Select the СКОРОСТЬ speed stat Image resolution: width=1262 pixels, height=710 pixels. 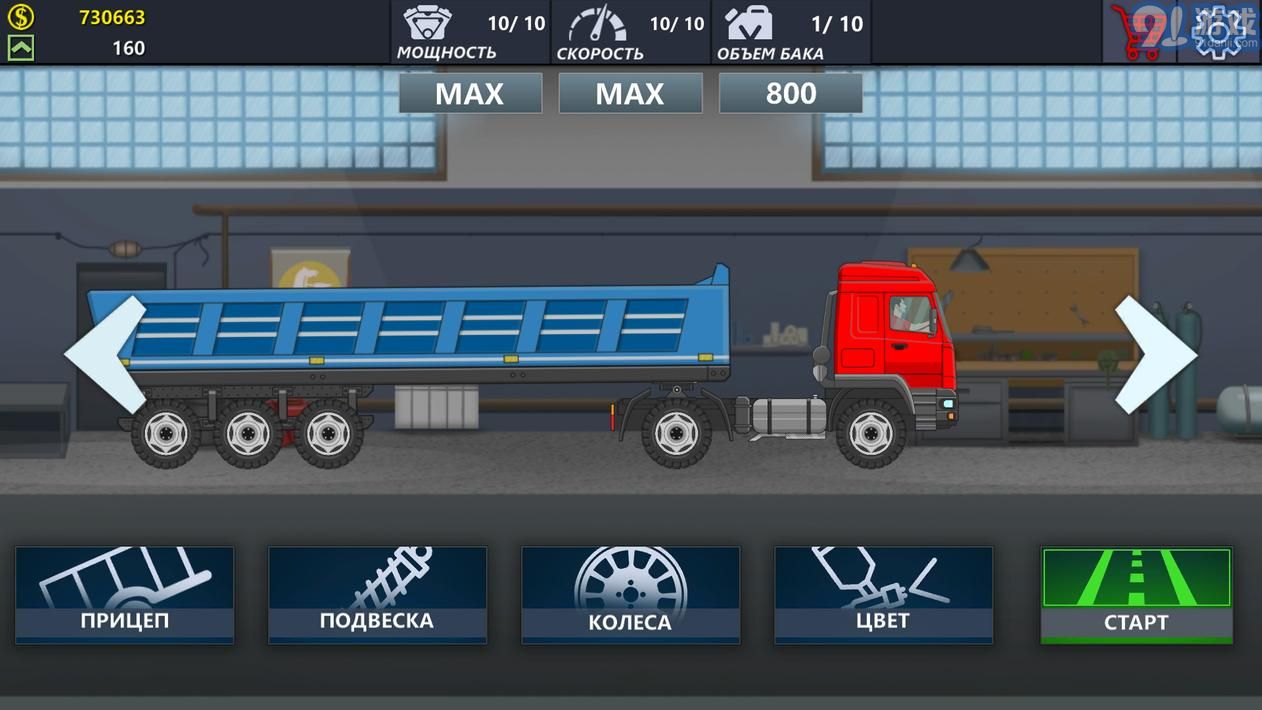[630, 32]
